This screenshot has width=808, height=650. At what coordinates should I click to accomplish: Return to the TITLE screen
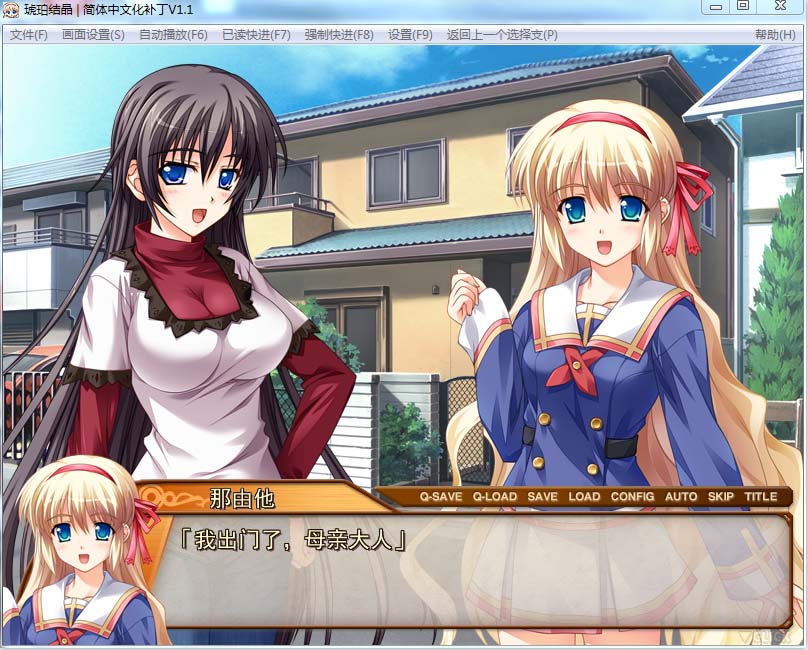pos(760,497)
